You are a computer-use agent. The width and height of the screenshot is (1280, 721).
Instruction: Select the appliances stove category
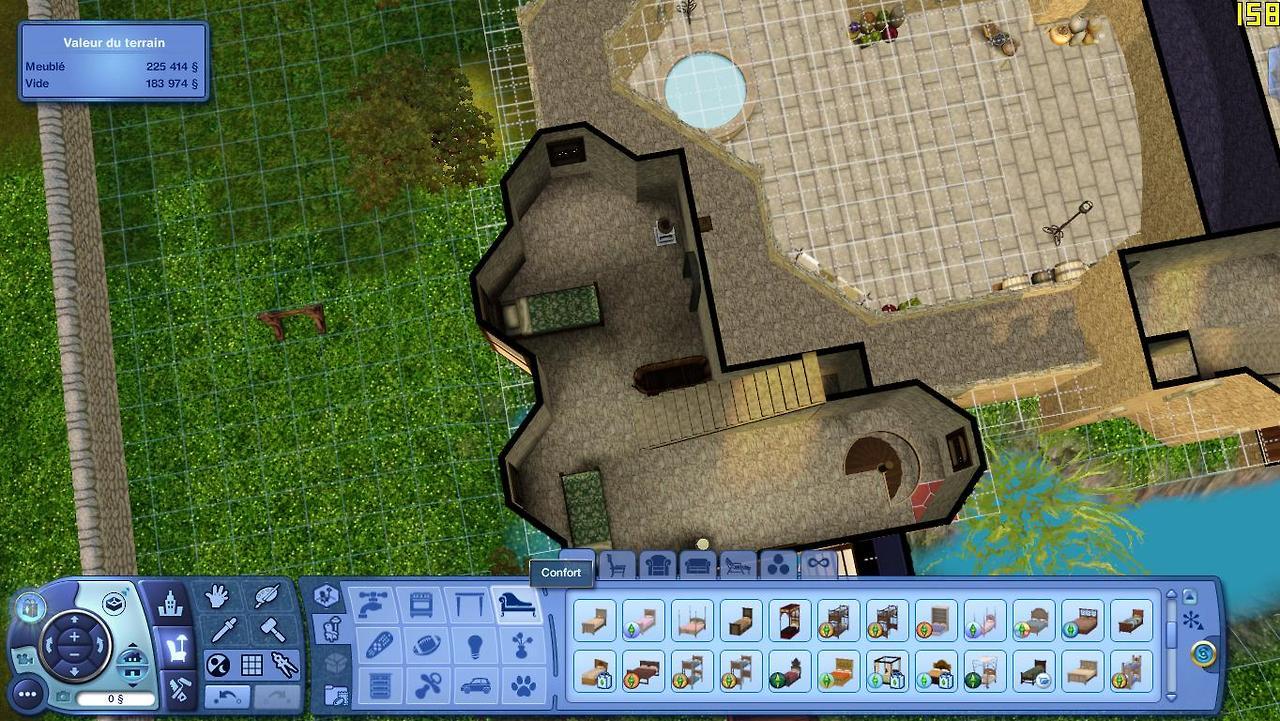tap(421, 606)
